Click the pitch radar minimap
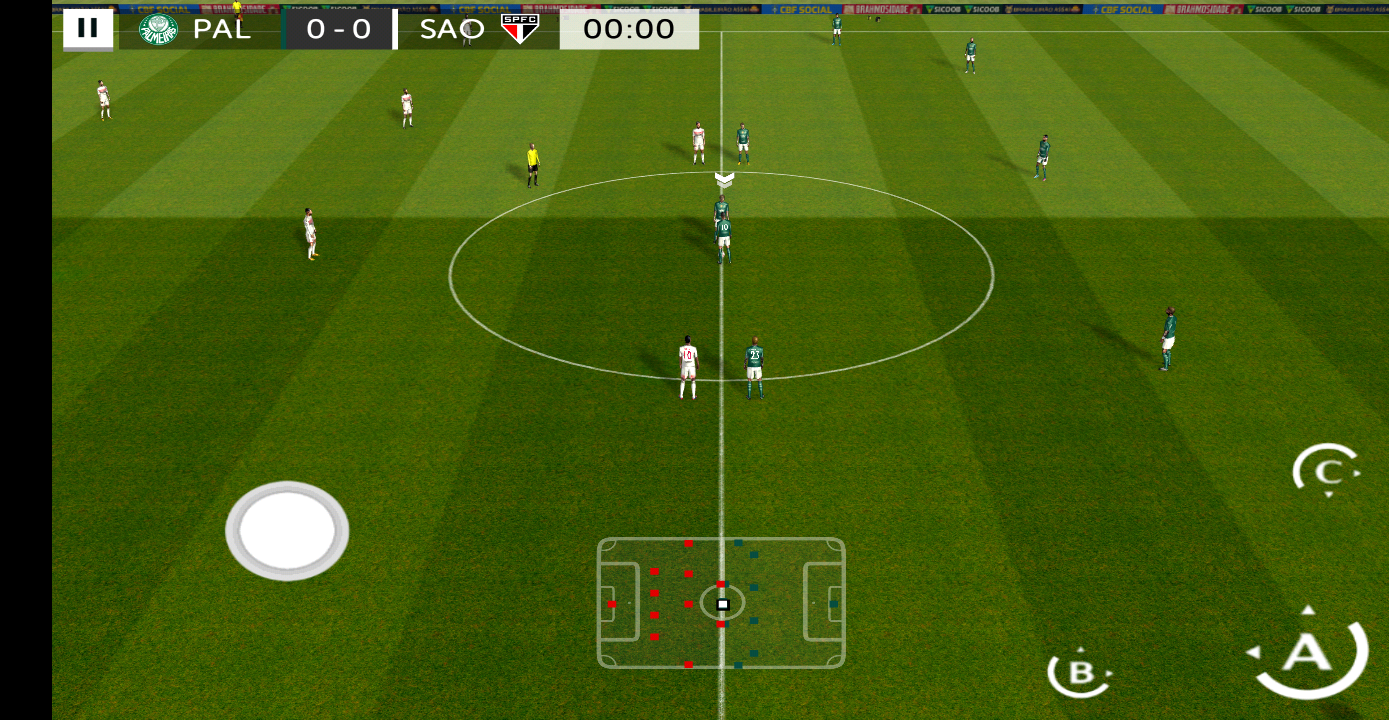The width and height of the screenshot is (1389, 720). [721, 603]
